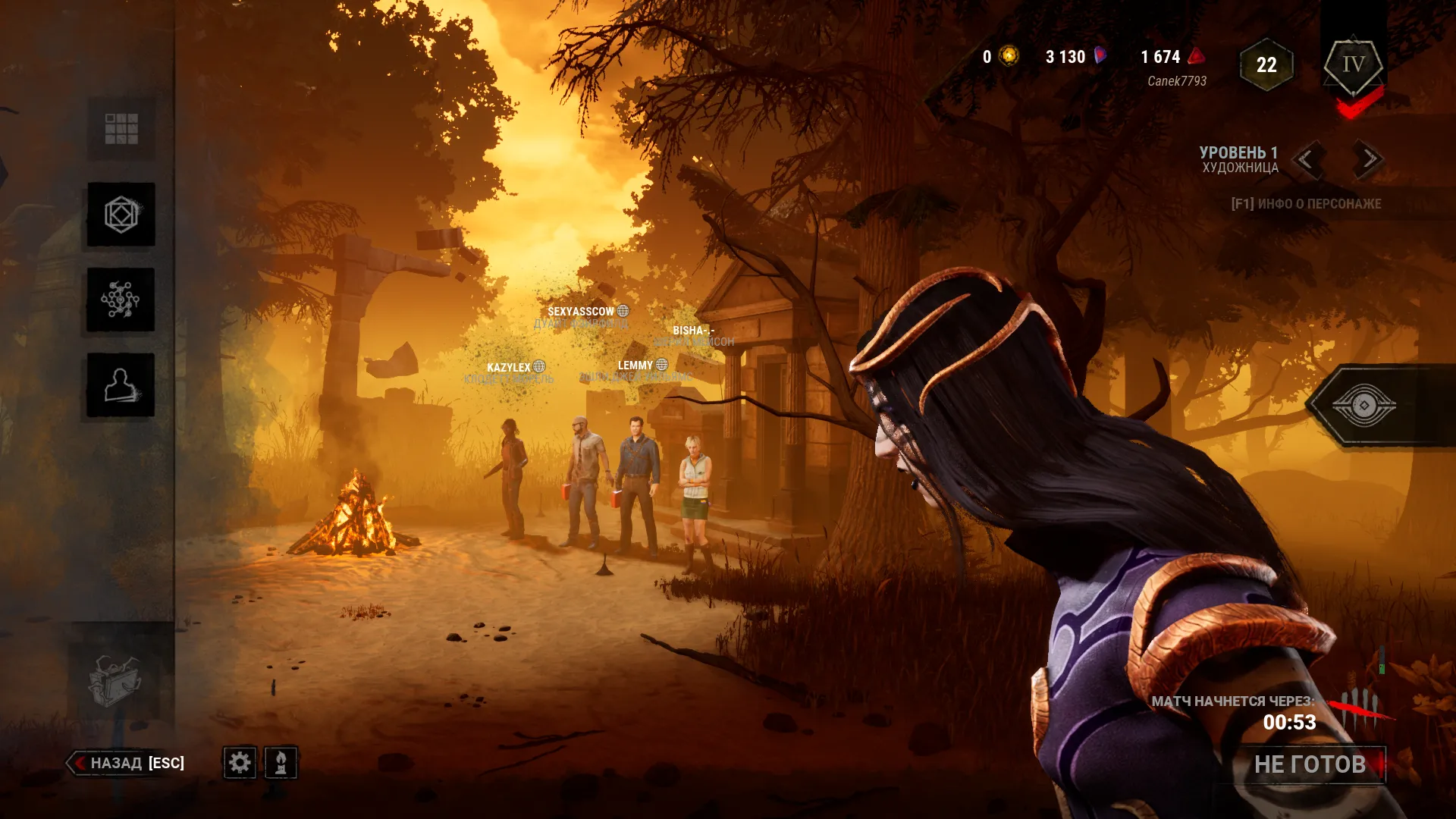Screen dimensions: 1456x819
Task: Select the KAZYLEX player nameplate
Action: [510, 368]
